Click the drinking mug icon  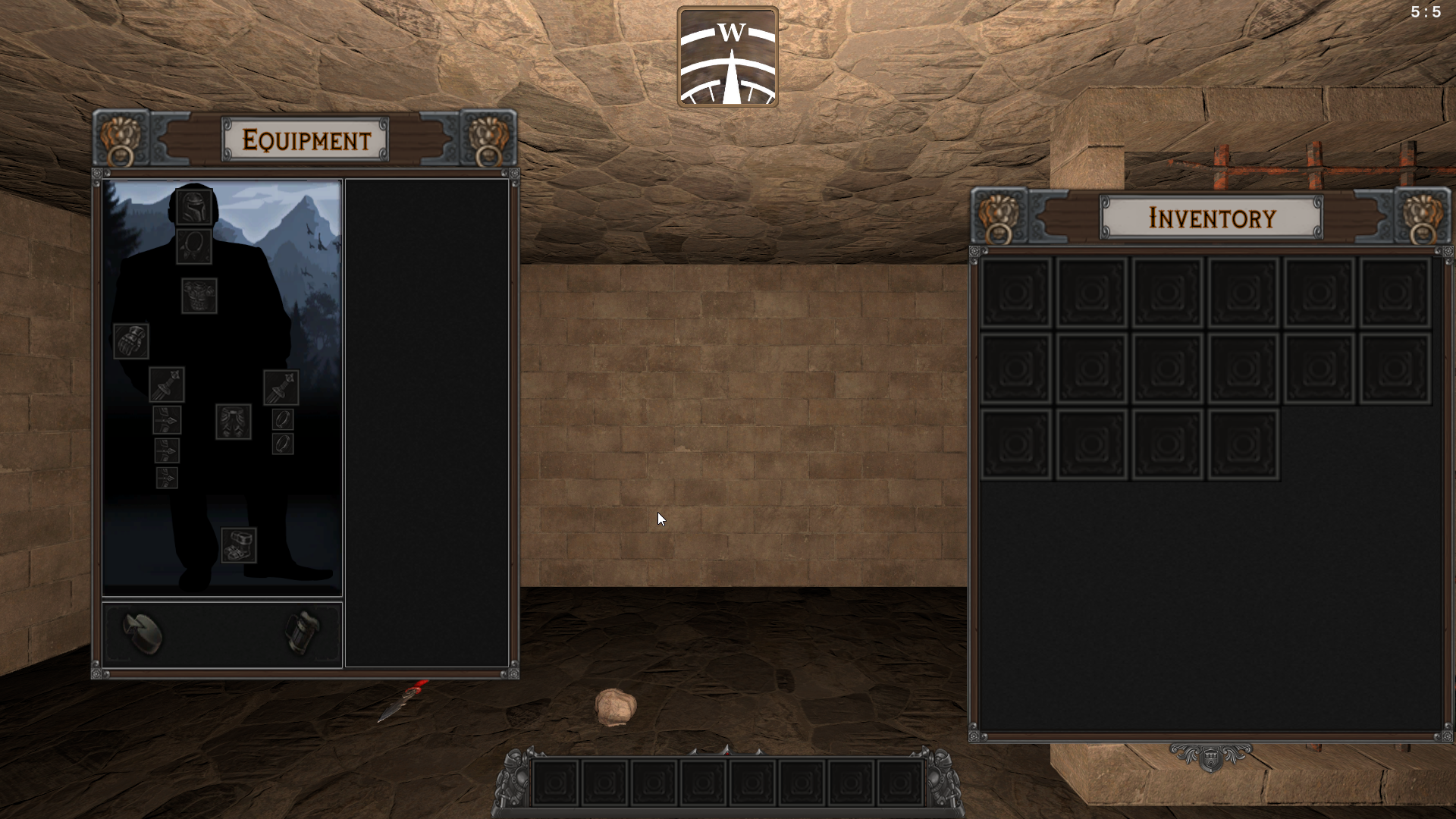coord(303,632)
